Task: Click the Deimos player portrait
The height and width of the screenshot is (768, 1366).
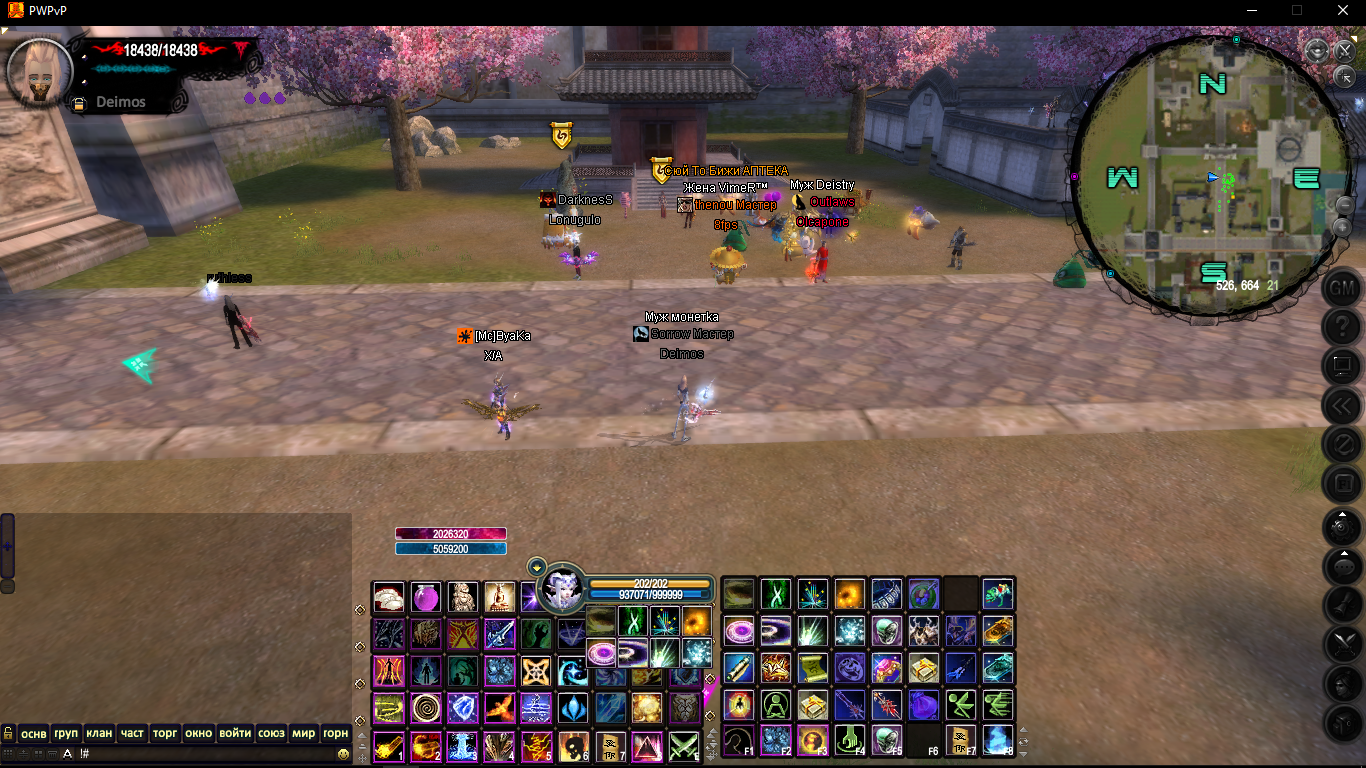Action: pos(40,72)
